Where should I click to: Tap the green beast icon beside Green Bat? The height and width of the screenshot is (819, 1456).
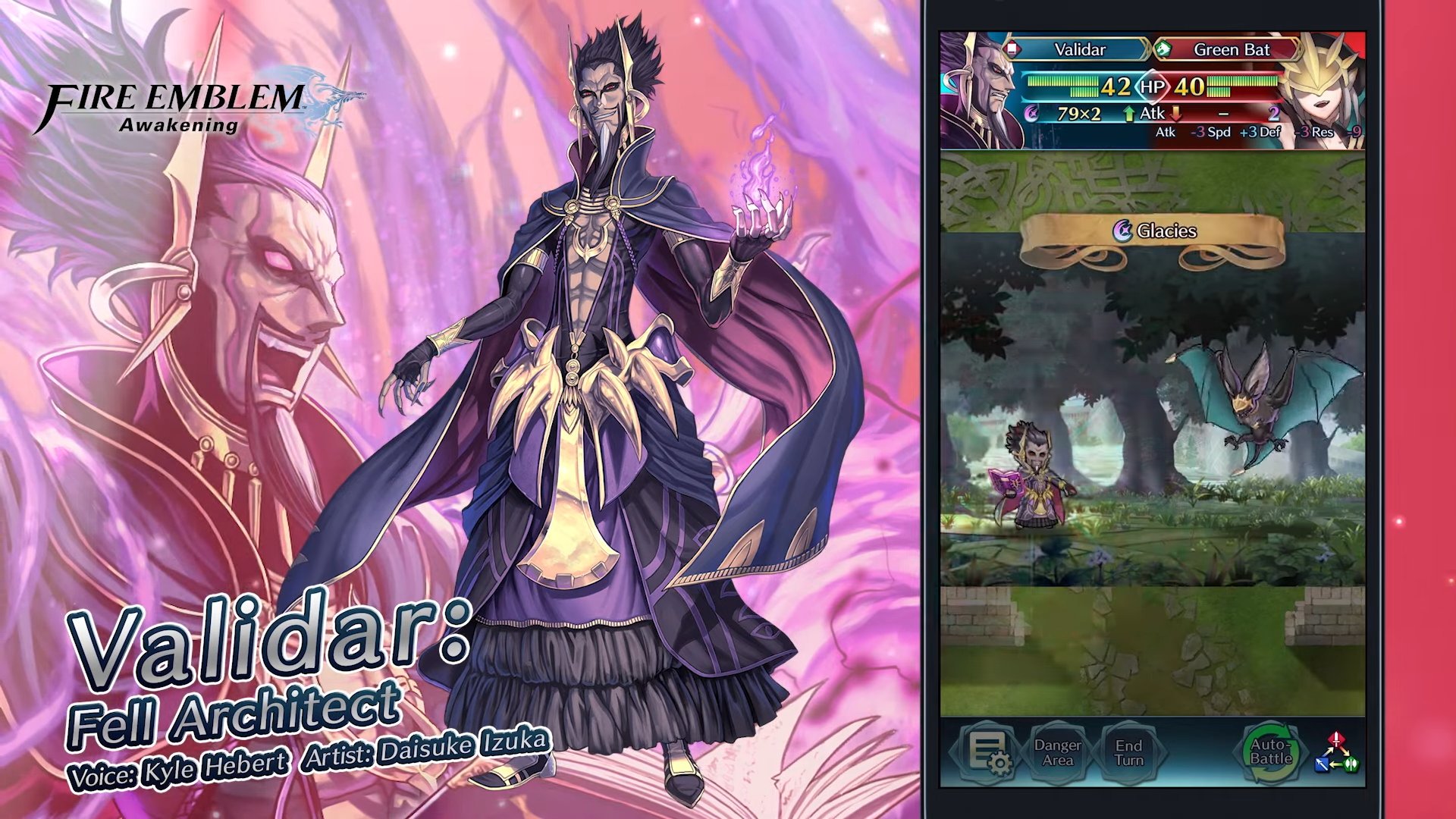[x=1163, y=48]
